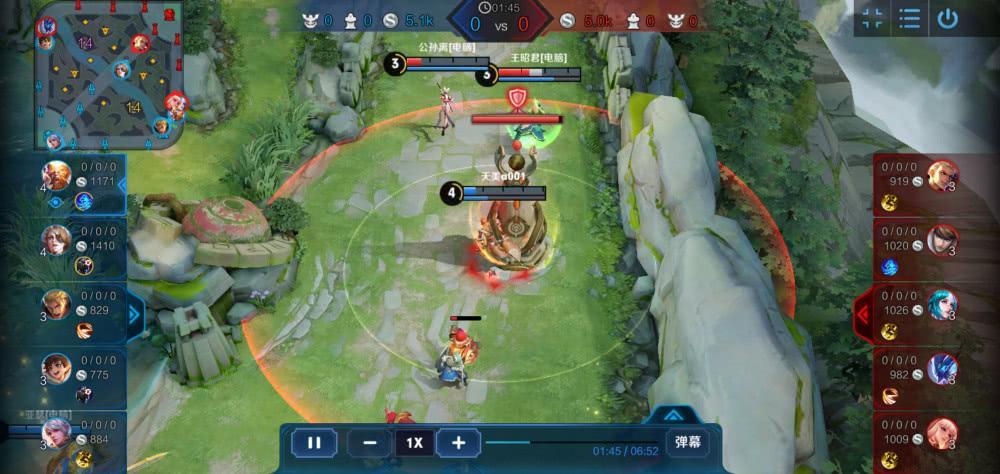This screenshot has height=474, width=1000.
Task: Select the blue player with 775 gold
Action: [x=57, y=368]
